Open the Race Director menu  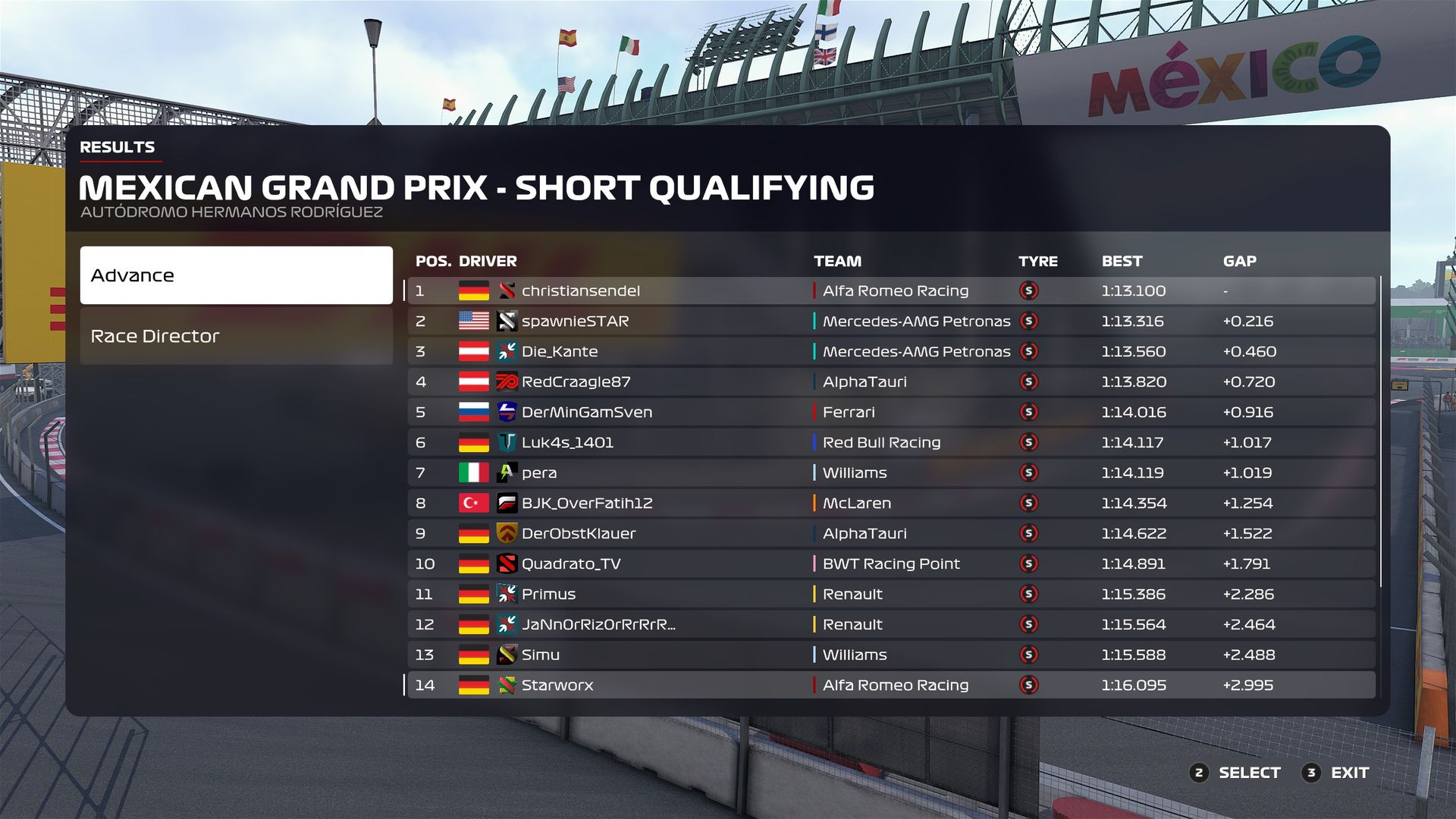point(236,336)
